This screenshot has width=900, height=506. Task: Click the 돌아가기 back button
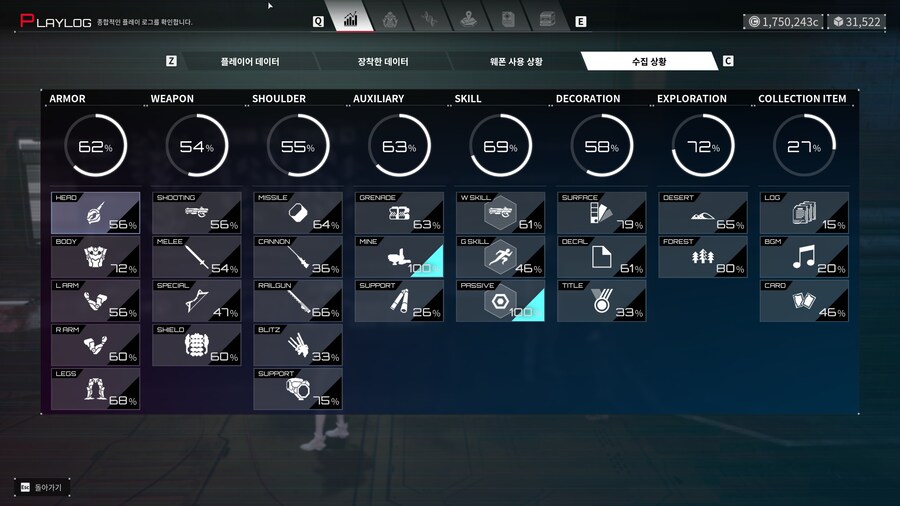click(41, 487)
